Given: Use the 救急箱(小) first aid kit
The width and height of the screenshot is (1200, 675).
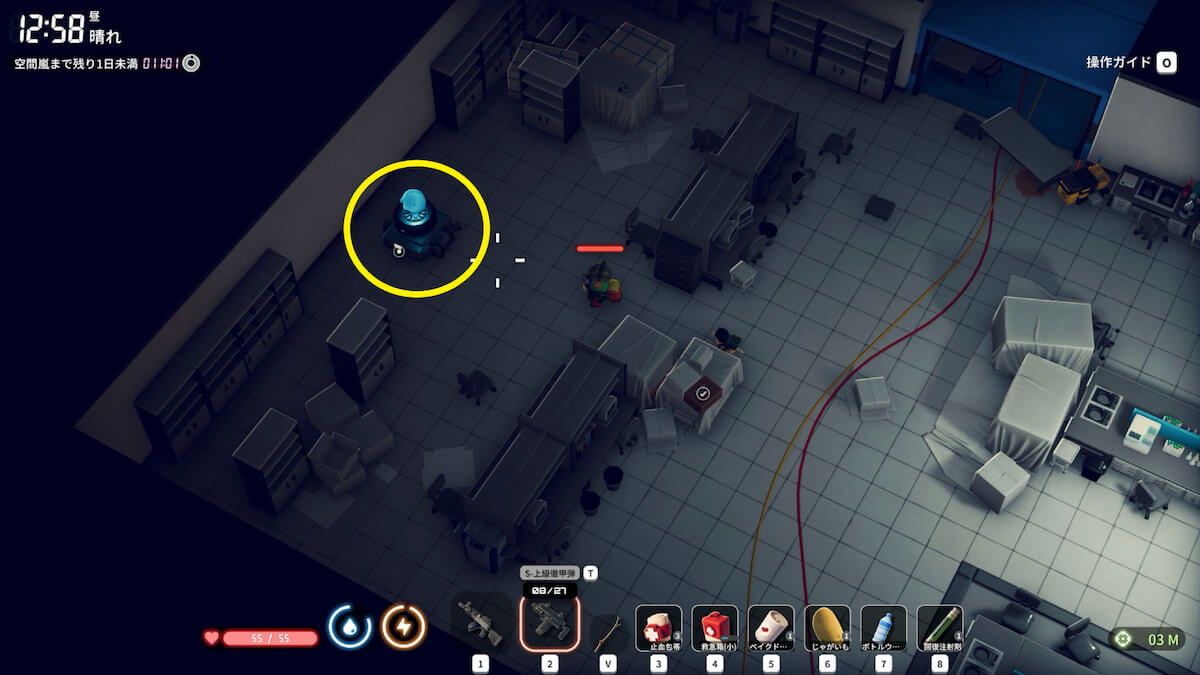Looking at the screenshot, I should point(715,629).
